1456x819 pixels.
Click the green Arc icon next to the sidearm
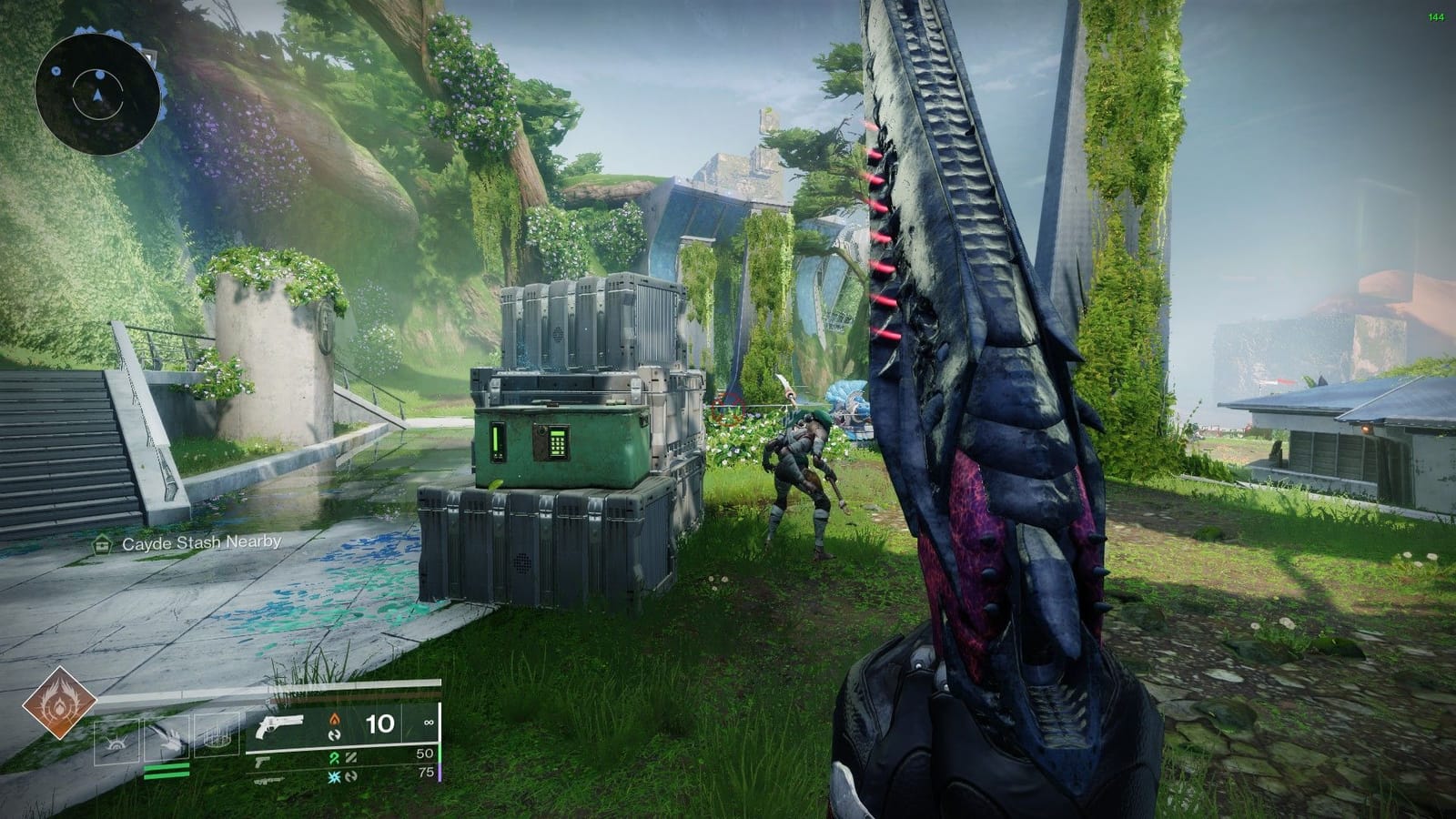(336, 758)
